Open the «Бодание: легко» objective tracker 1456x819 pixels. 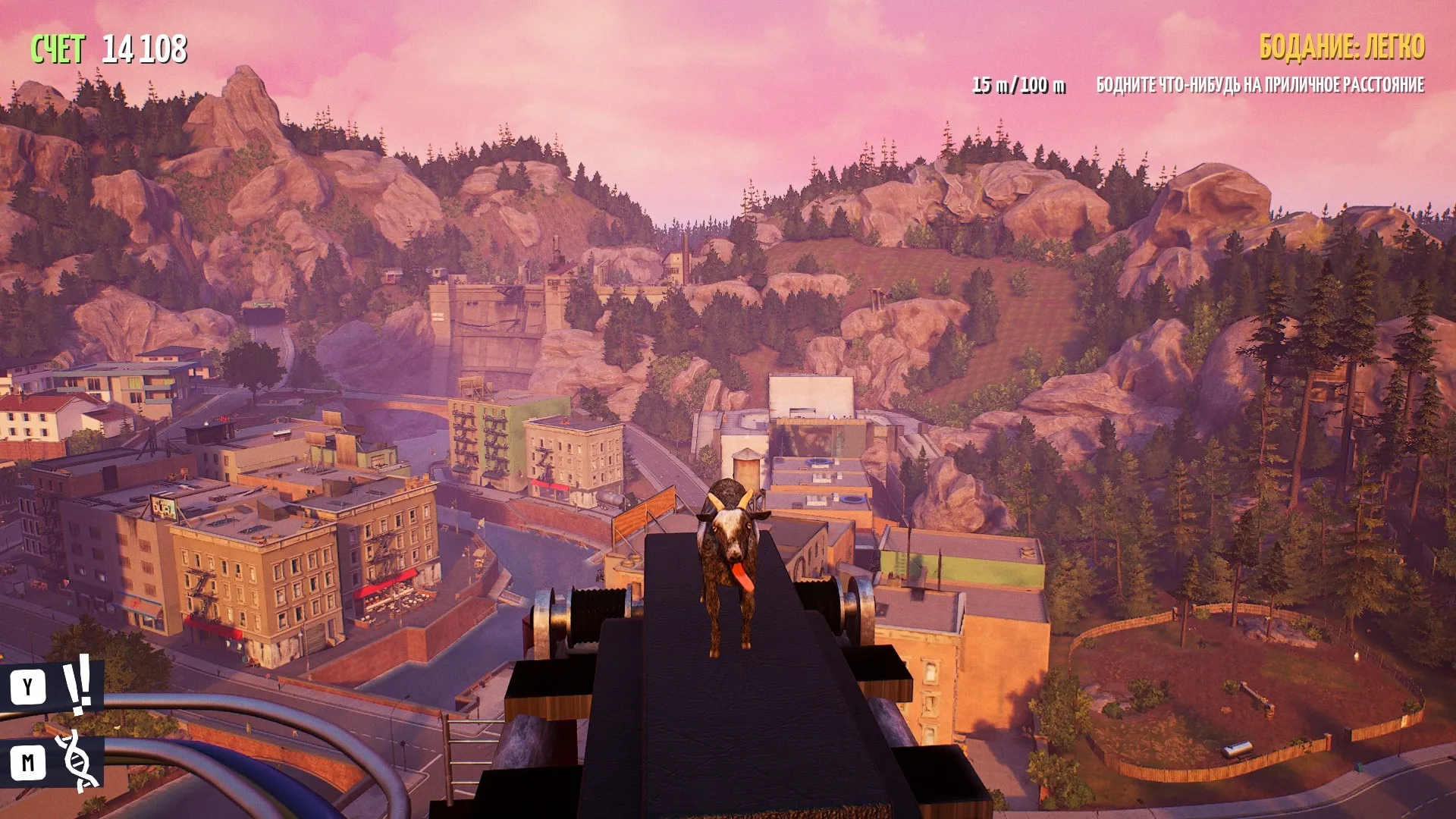[x=1341, y=47]
